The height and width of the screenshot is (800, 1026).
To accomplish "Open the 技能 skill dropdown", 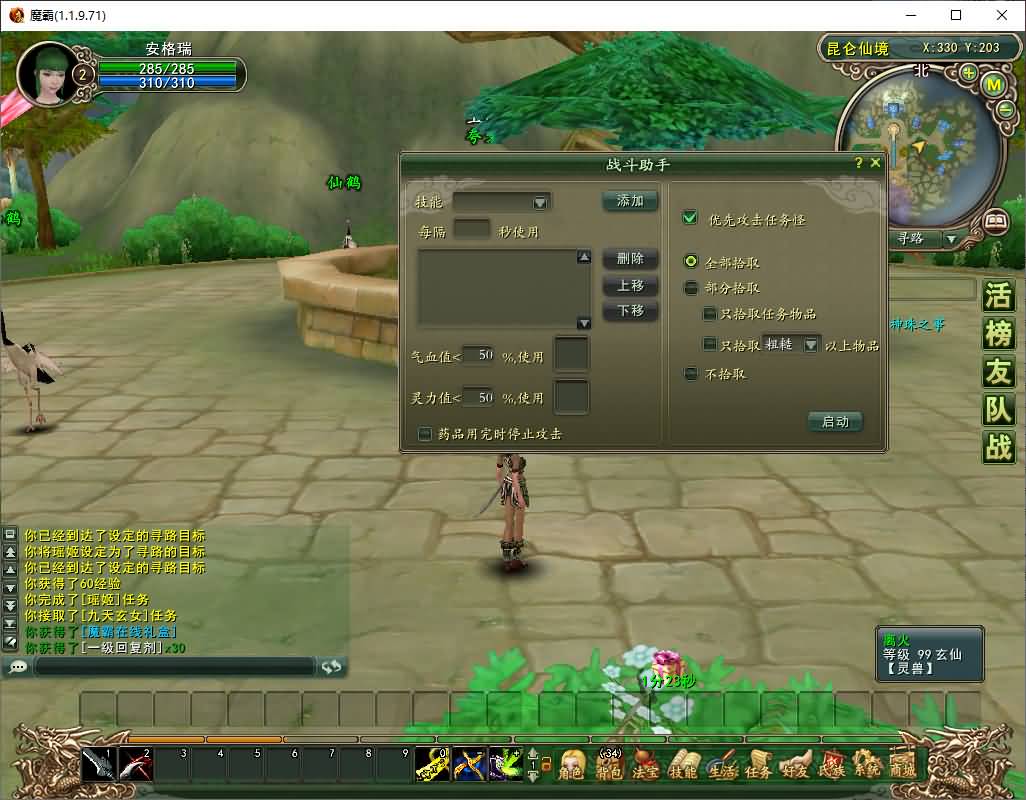I will 540,202.
